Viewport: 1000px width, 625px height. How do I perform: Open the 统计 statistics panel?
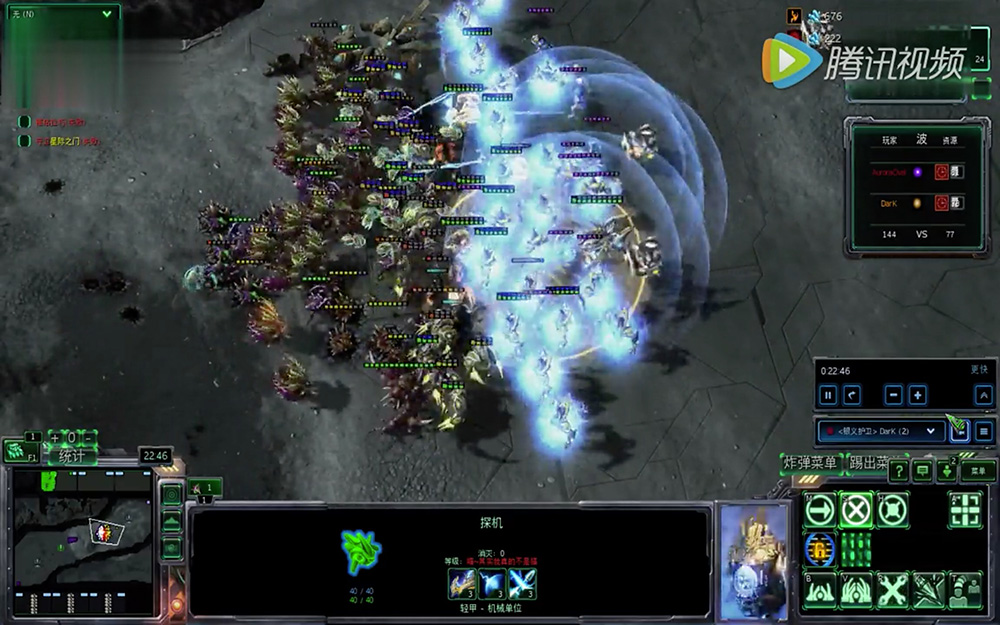[x=71, y=456]
